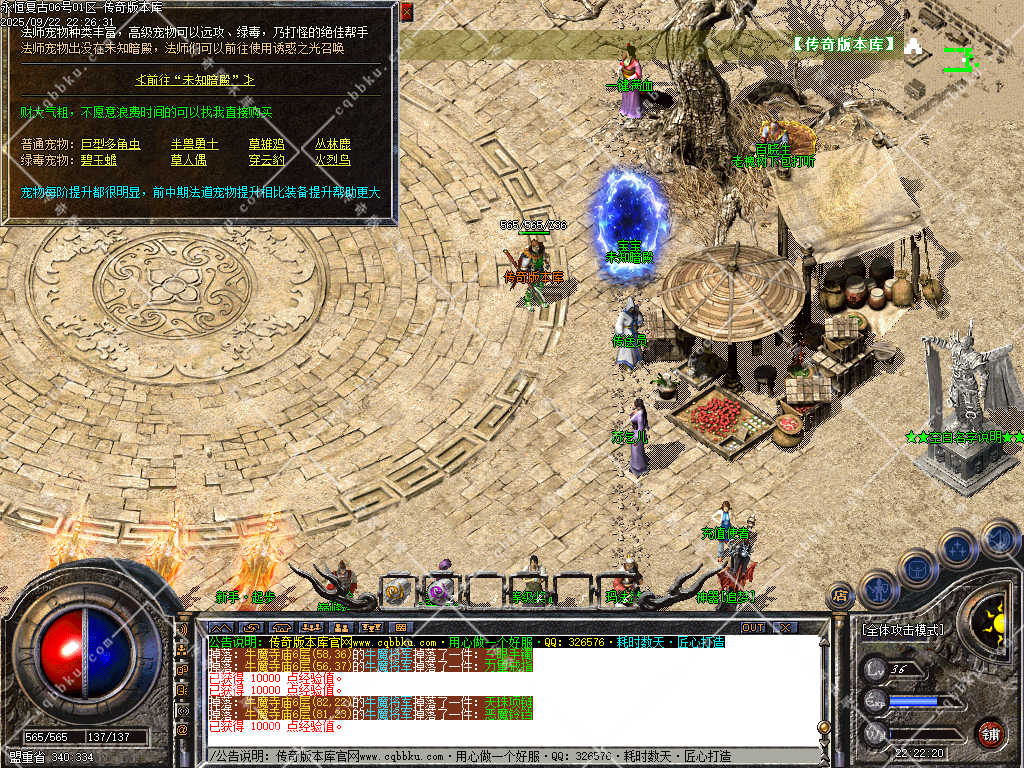Viewport: 1024px width, 768px height.
Task: Buy the 穿云豹 poison pet
Action: pyautogui.click(x=265, y=159)
